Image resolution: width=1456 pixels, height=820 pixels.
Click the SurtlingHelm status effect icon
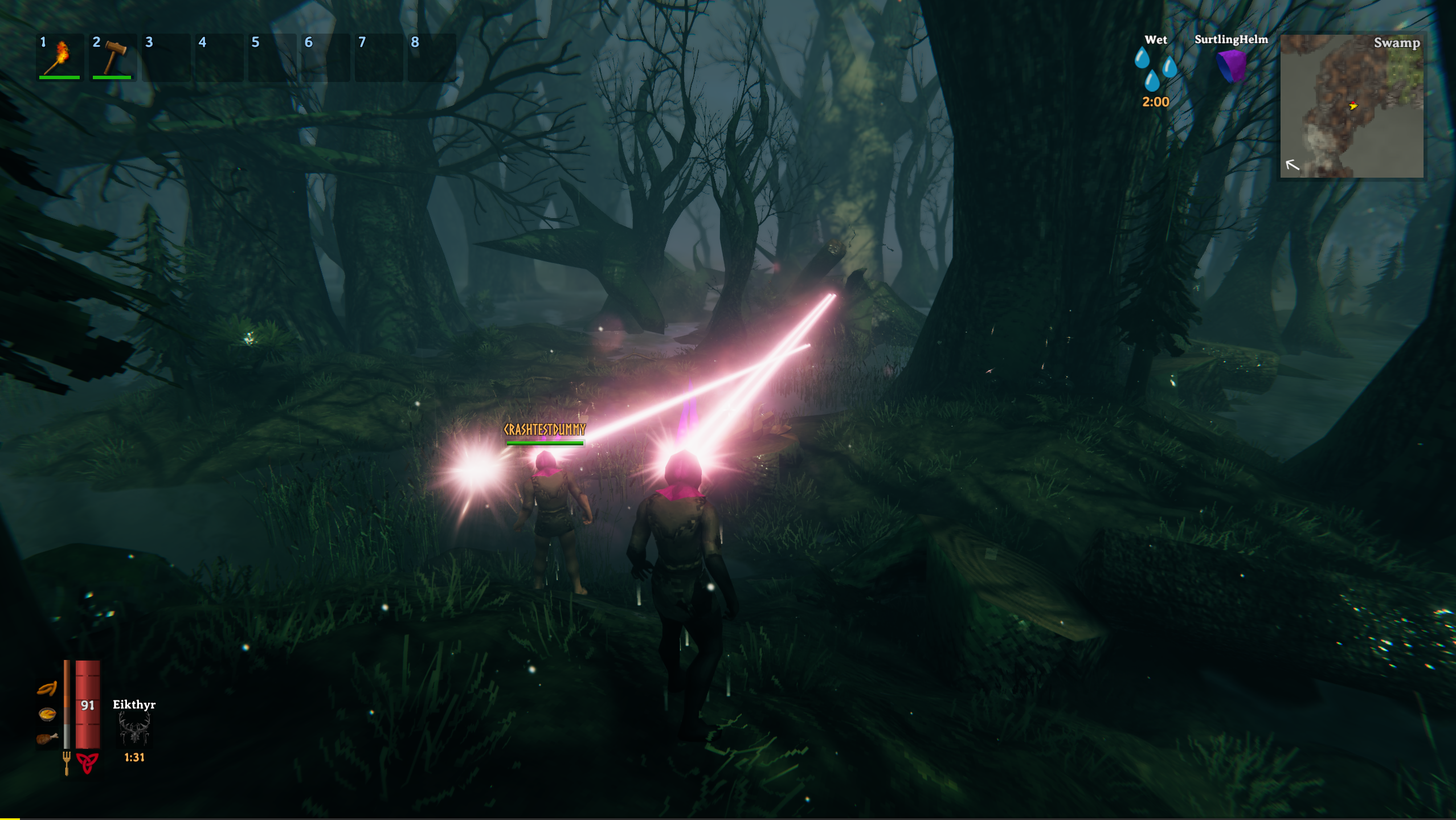[x=1231, y=66]
